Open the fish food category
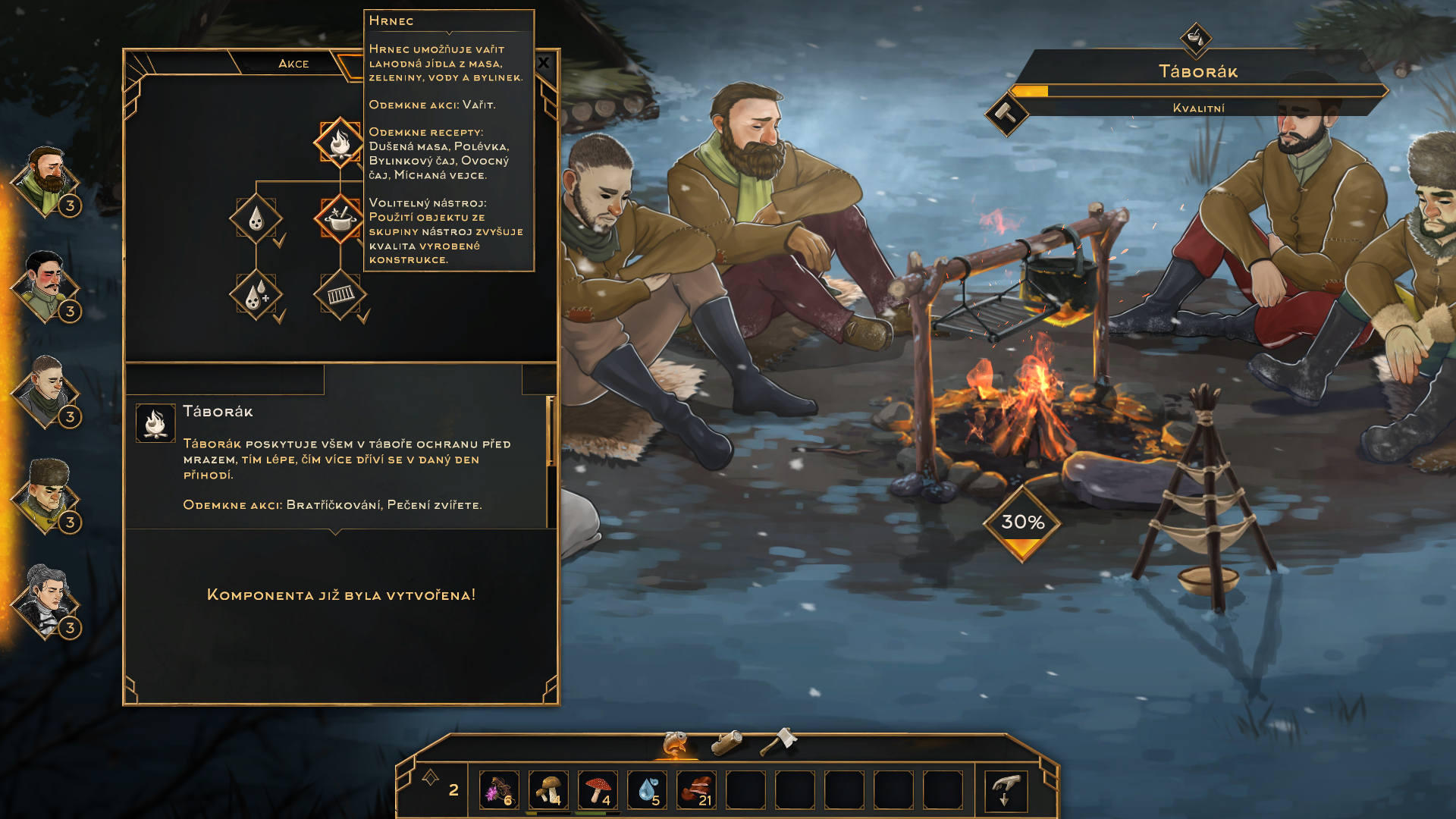Screen dimensions: 1456x819 pos(674,743)
